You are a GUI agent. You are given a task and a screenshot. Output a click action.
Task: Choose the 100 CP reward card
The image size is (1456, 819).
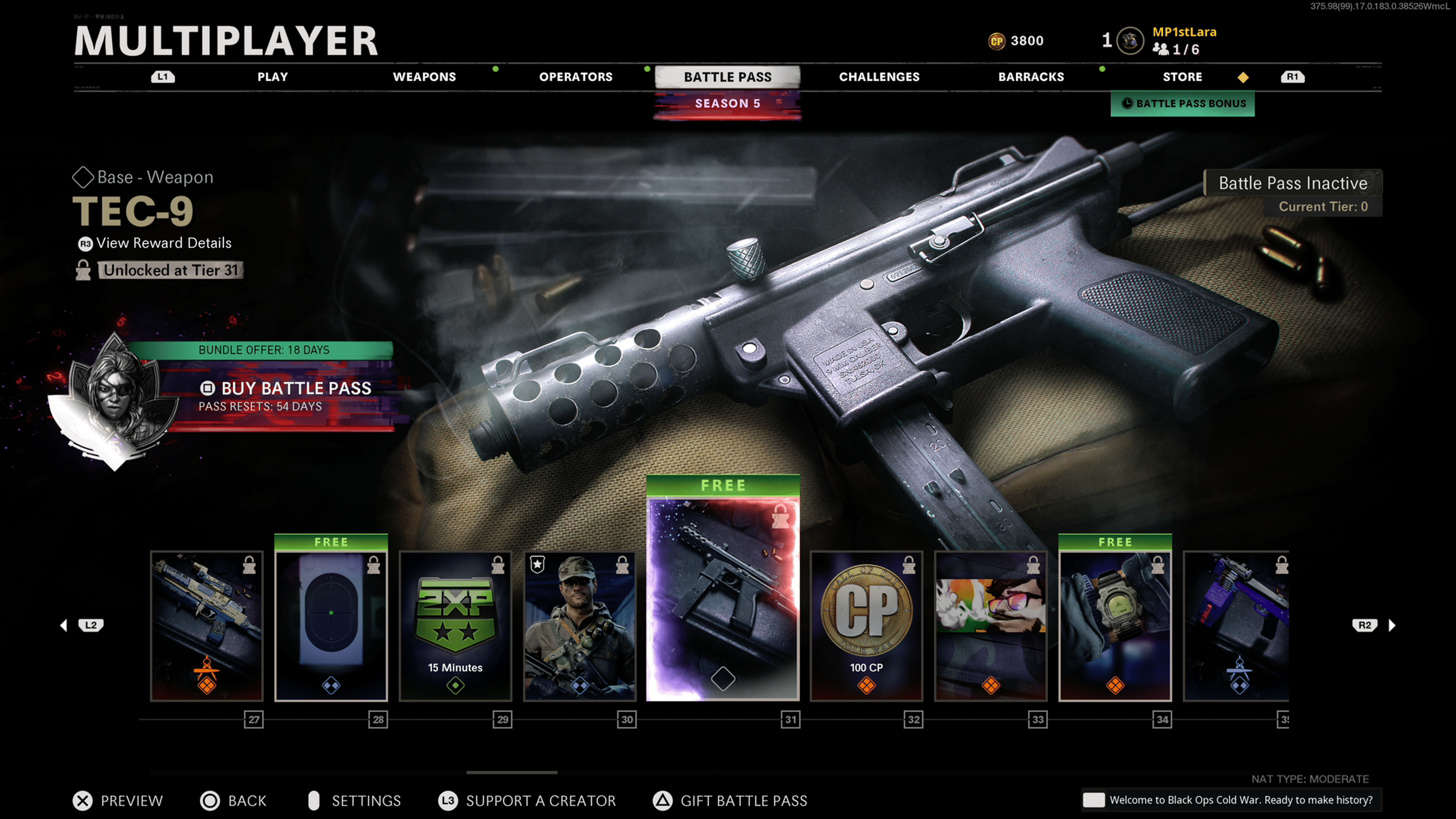point(866,626)
